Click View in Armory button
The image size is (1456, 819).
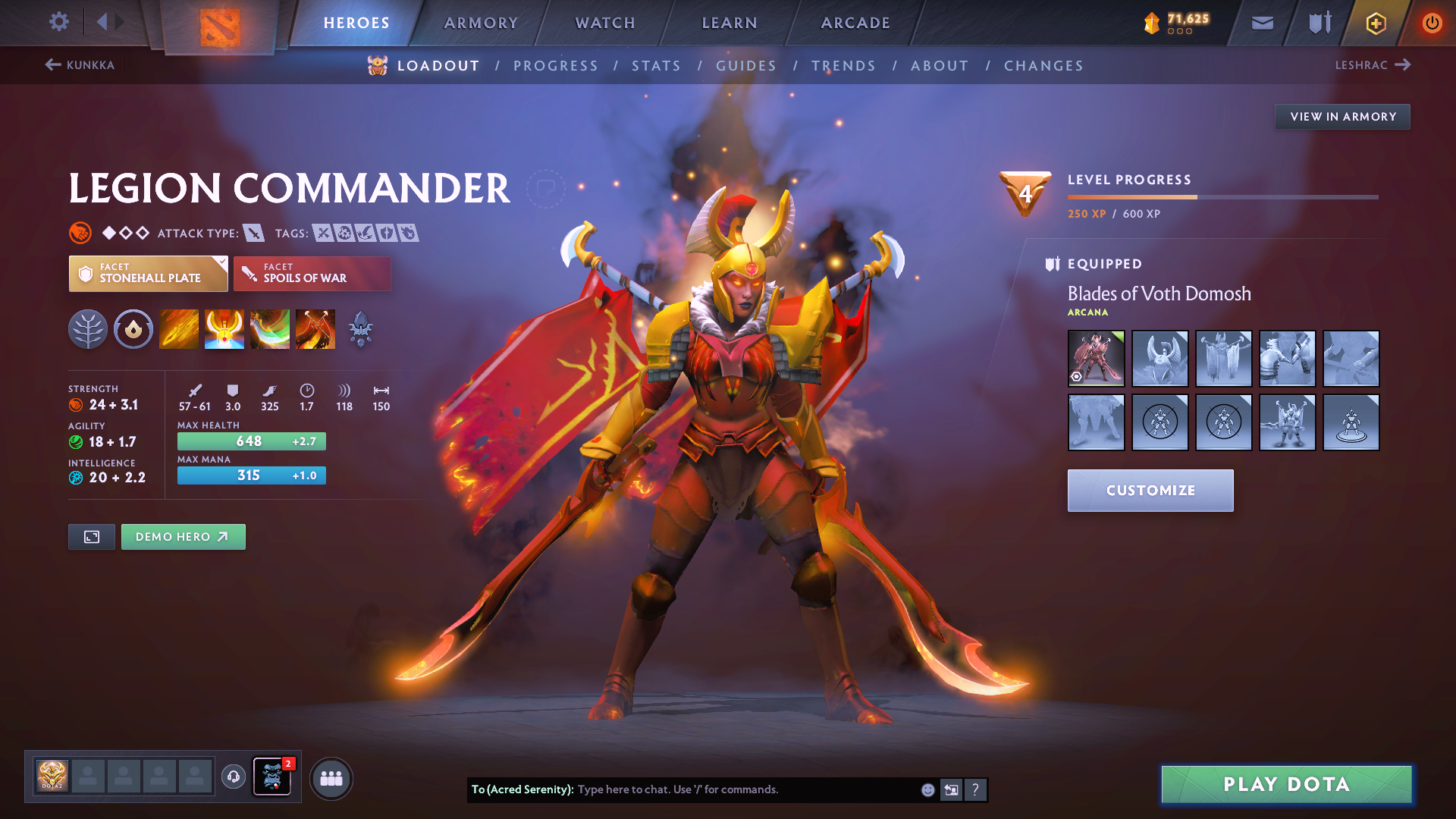tap(1342, 117)
